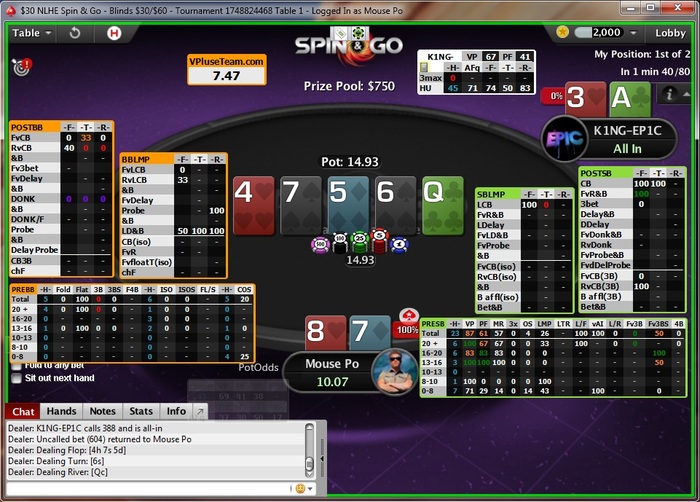Screen dimensions: 700x502
Task: Open the target icon with red alert
Action: (19, 67)
